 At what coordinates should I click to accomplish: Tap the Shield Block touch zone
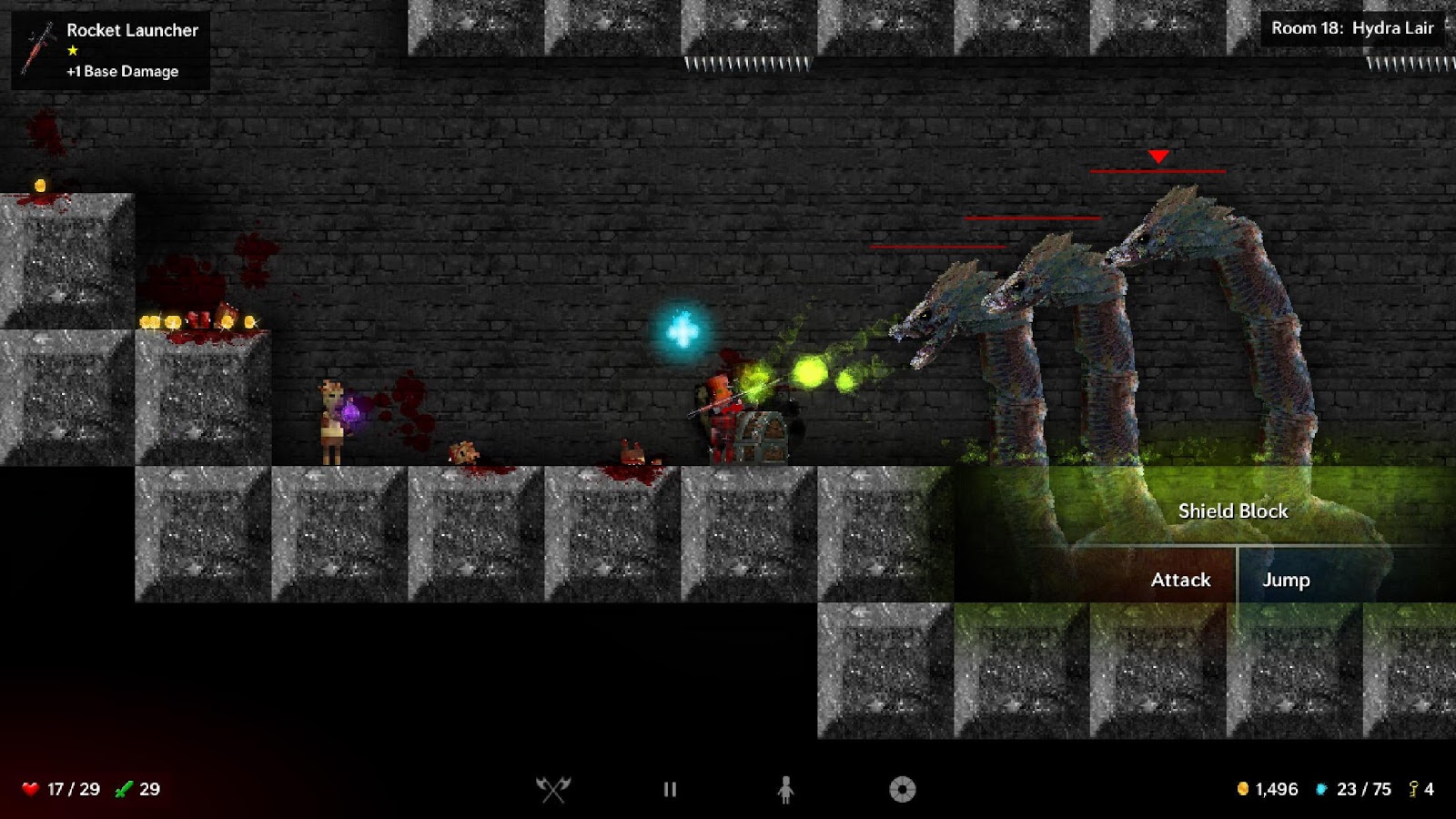point(1232,511)
